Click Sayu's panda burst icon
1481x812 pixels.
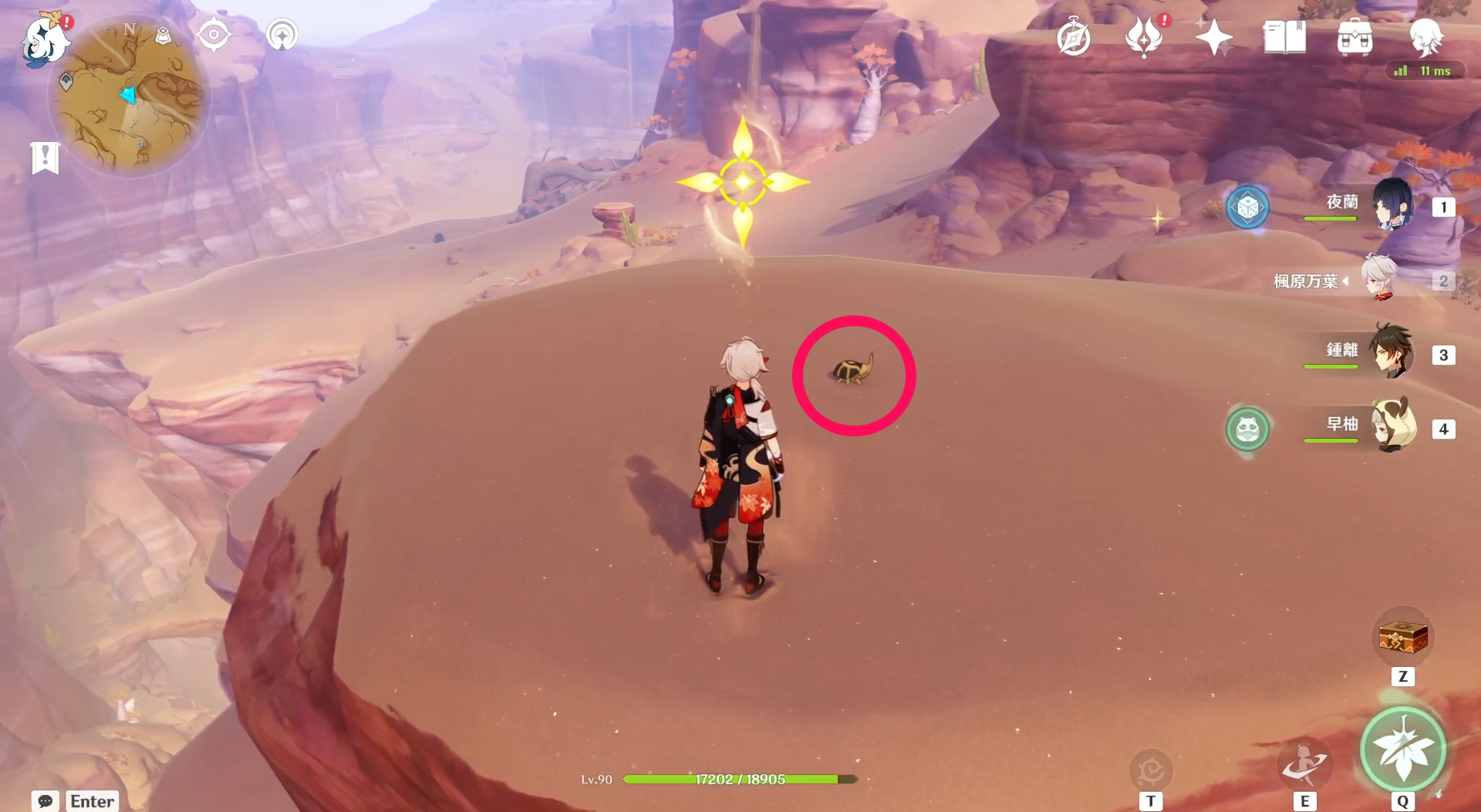[x=1250, y=430]
